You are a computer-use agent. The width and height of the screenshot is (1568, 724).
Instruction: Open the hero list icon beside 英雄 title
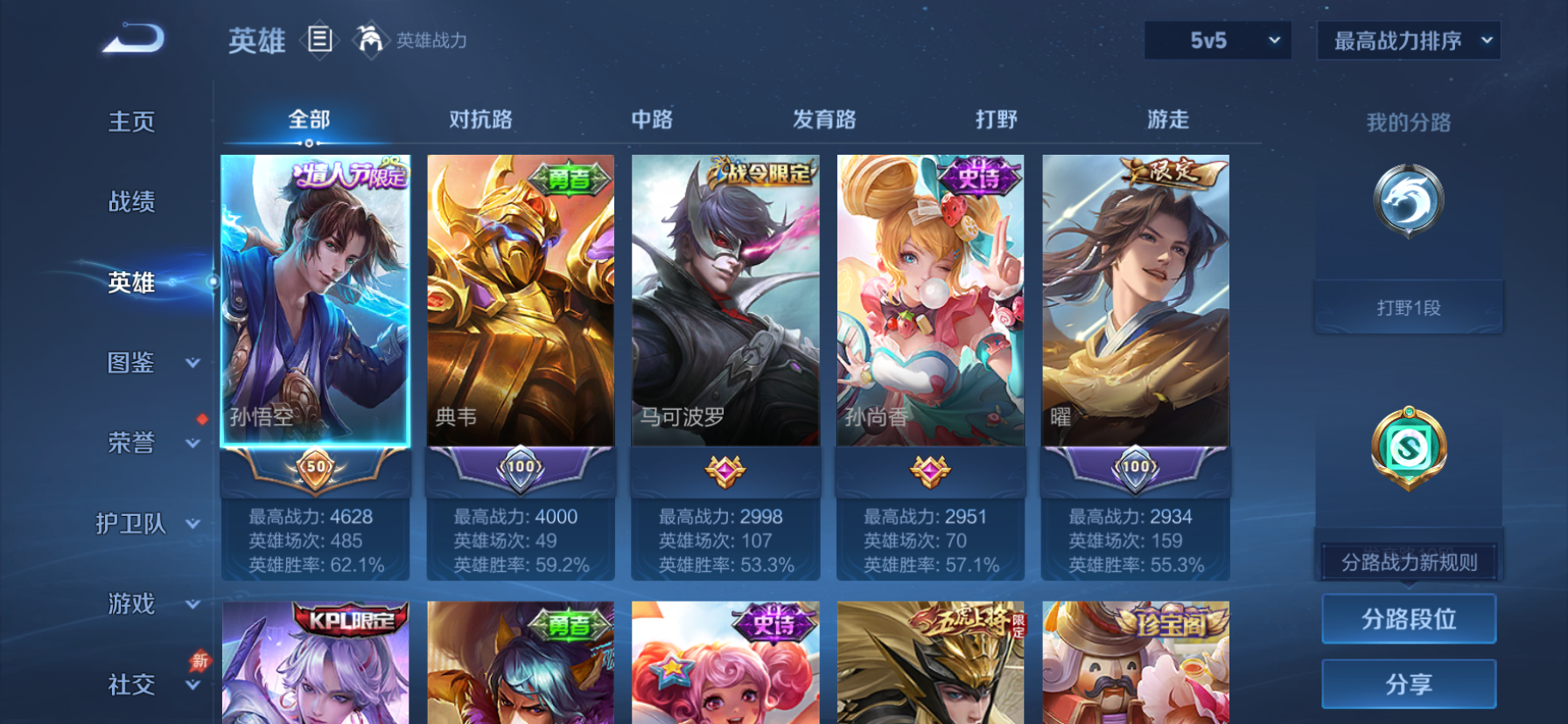320,40
